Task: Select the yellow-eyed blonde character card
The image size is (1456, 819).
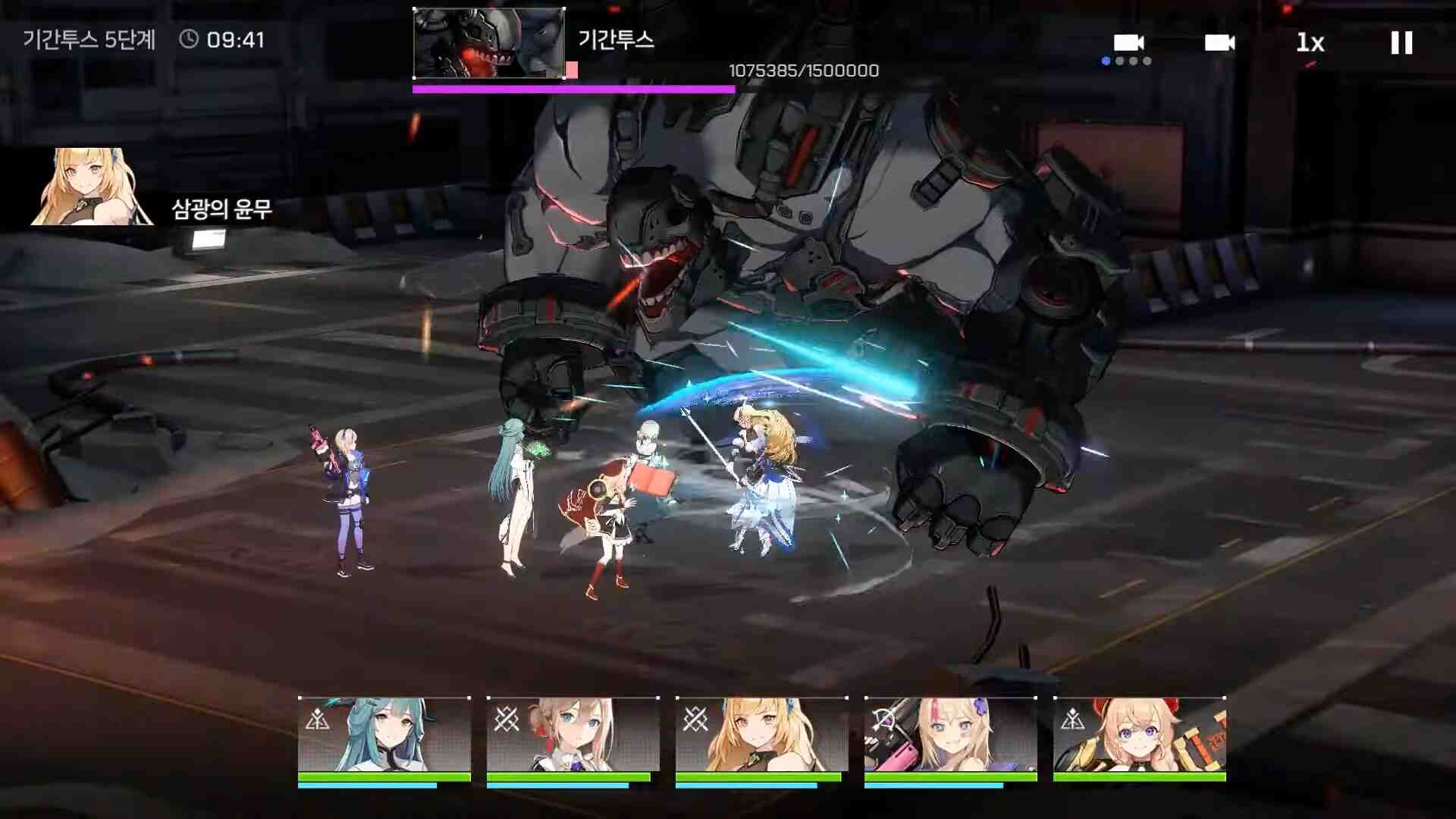Action: (x=761, y=734)
